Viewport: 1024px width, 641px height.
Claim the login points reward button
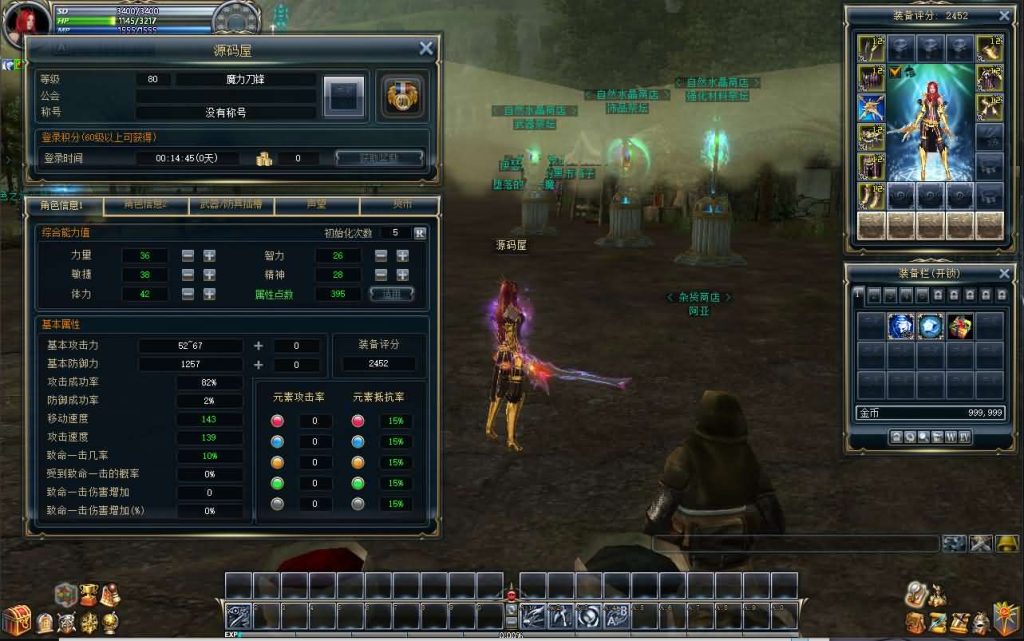[378, 158]
